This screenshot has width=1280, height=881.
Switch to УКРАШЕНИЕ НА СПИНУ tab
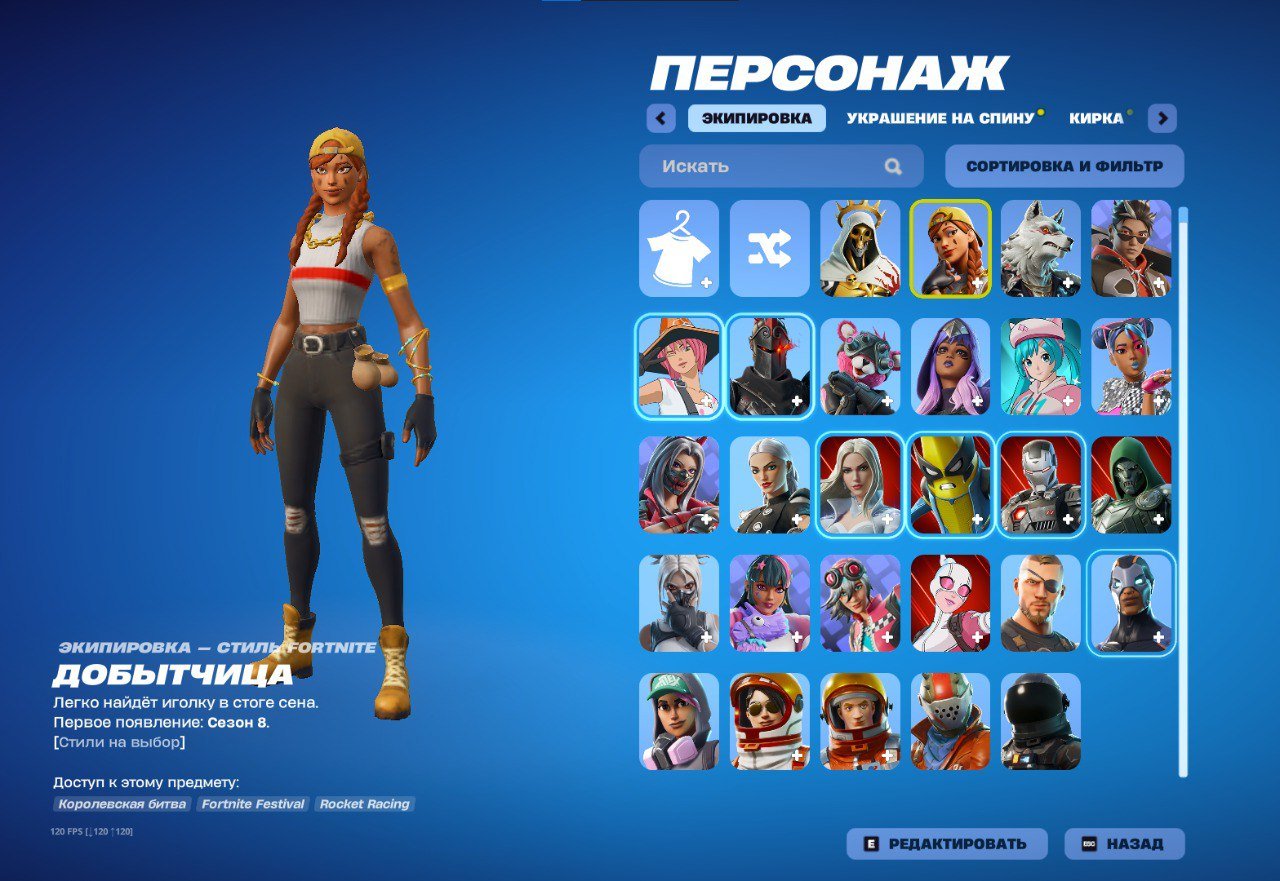941,117
